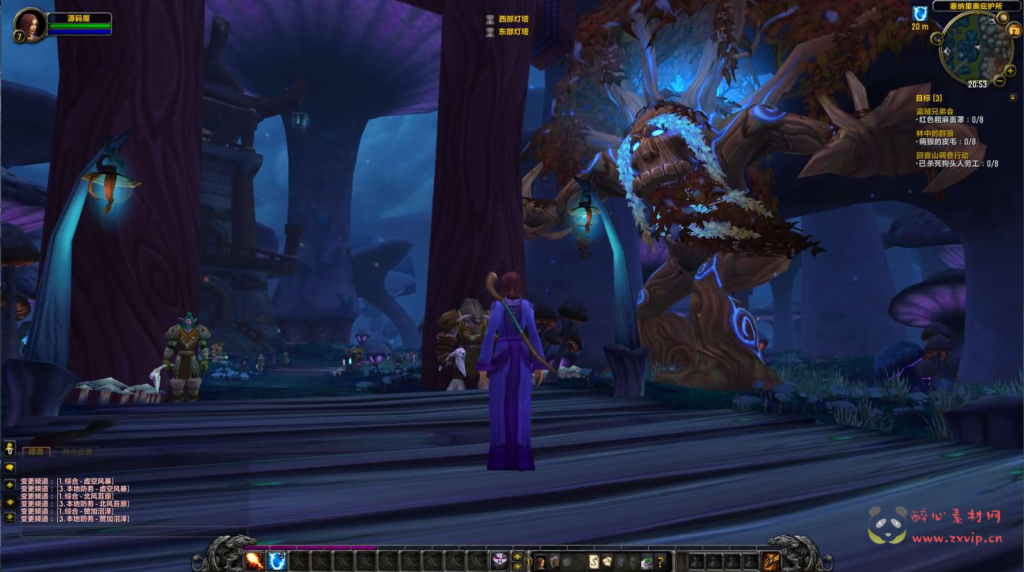Select the 林中的群狼 quest in tracker
The height and width of the screenshot is (572, 1024).
coord(934,132)
